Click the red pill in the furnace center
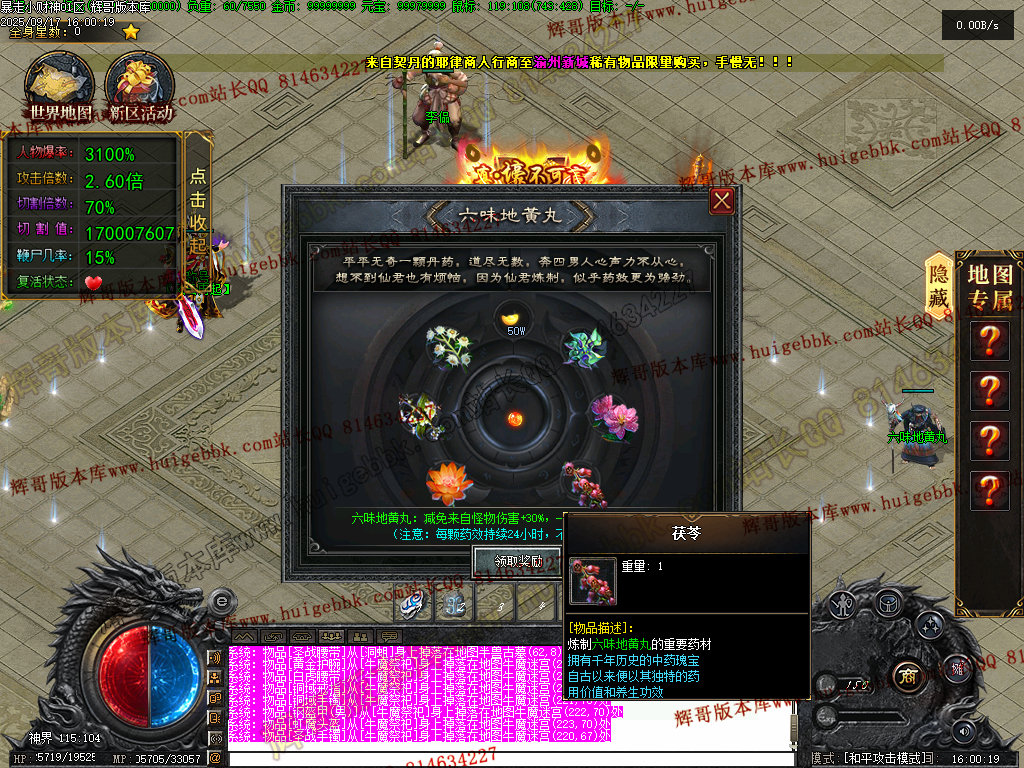The width and height of the screenshot is (1024, 768). point(516,416)
